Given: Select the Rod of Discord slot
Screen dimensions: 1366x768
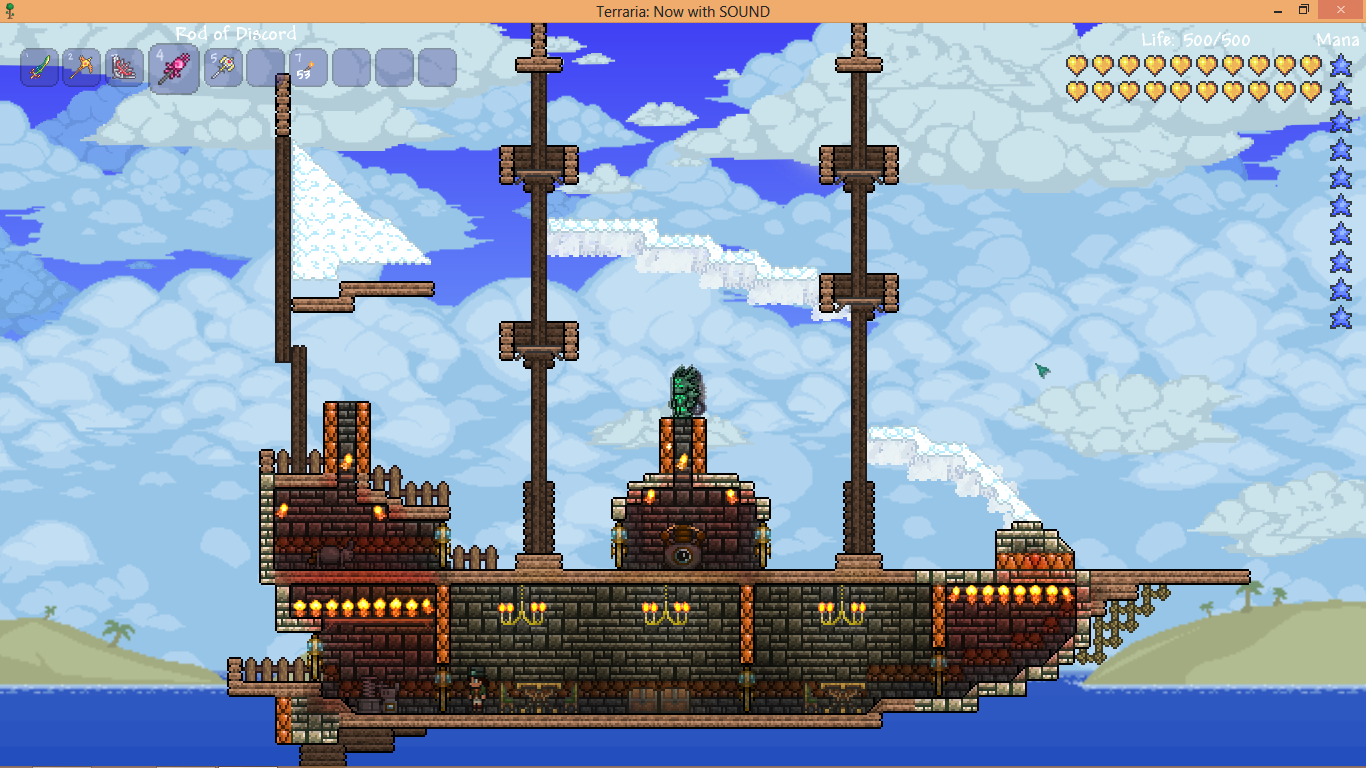Looking at the screenshot, I should point(174,70).
